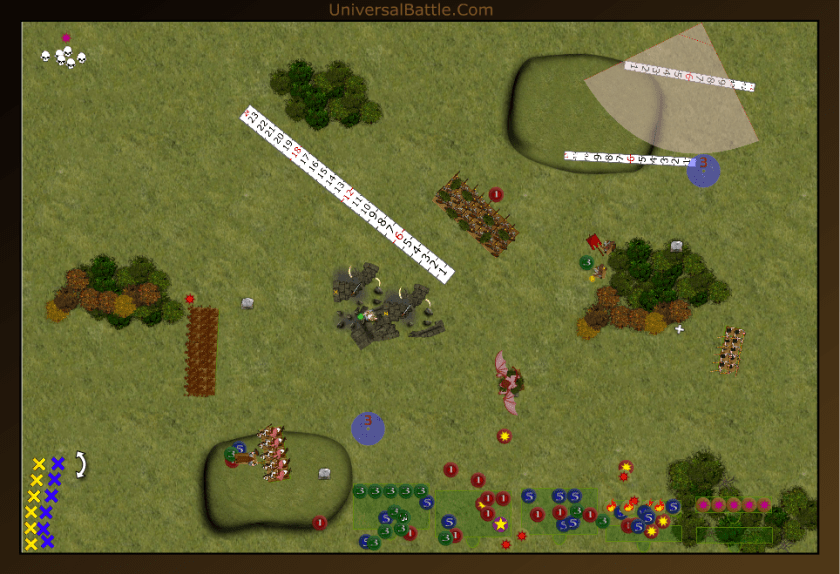Select the pink winged dragon unit
This screenshot has width=840, height=574.
pyautogui.click(x=510, y=382)
